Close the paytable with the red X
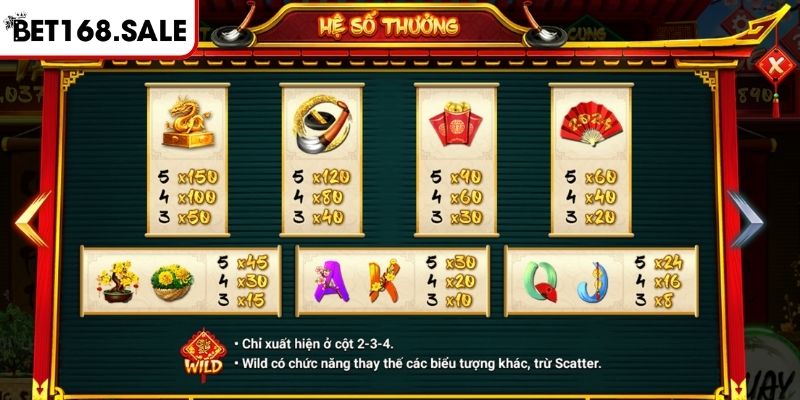This screenshot has height=400, width=800. coord(772,68)
